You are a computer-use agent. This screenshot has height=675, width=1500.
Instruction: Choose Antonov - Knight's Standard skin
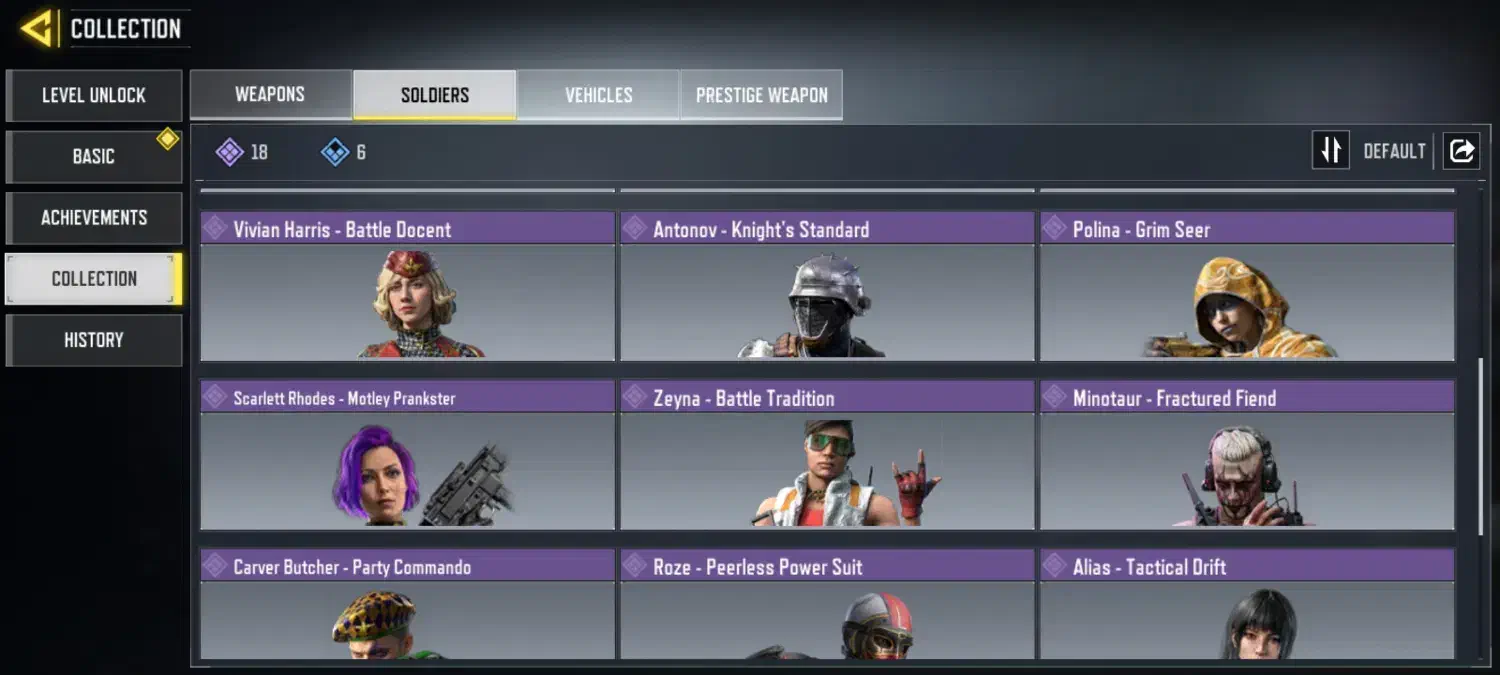click(x=827, y=286)
